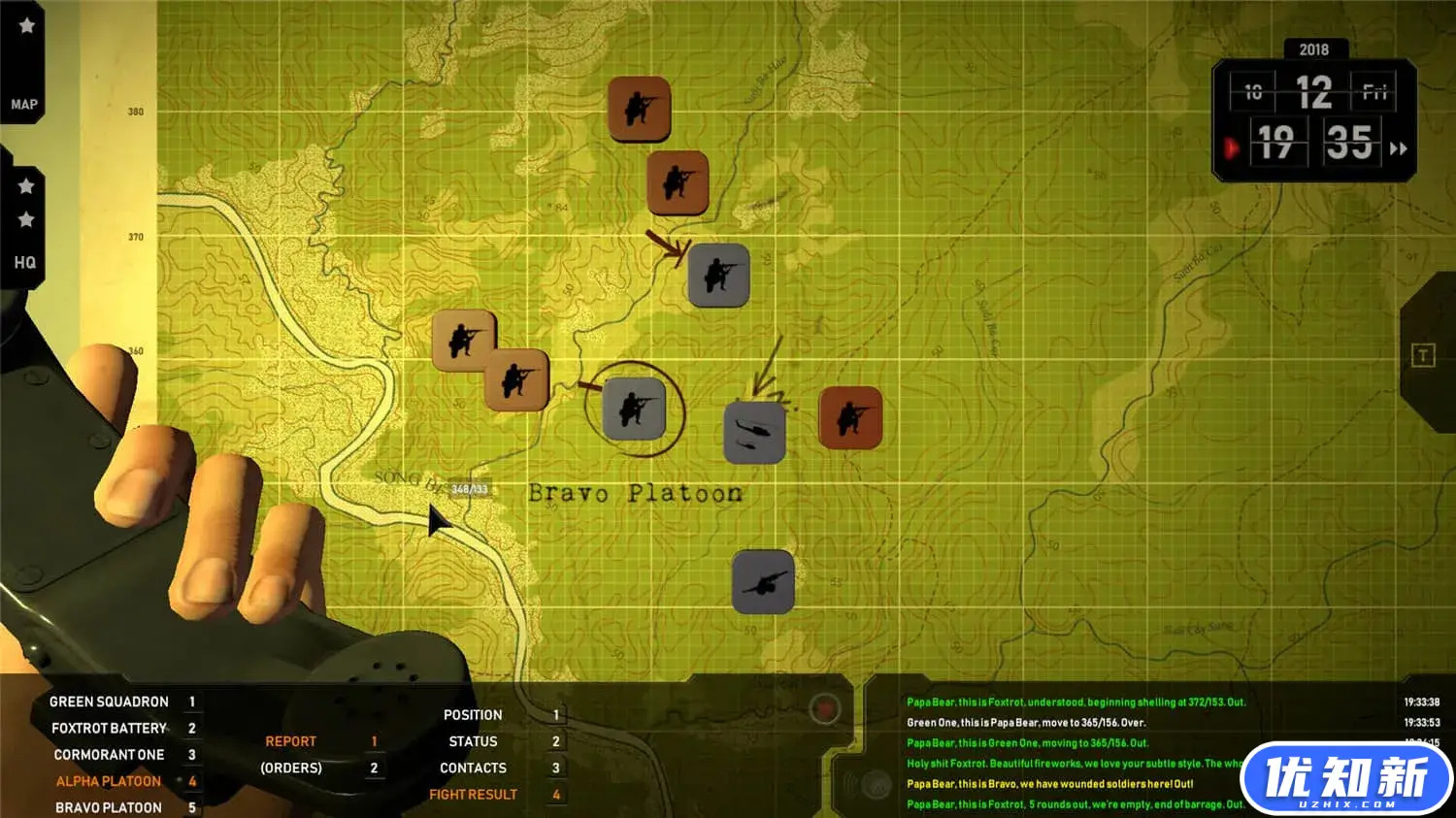
Task: Request a STATUS report
Action: tap(473, 741)
